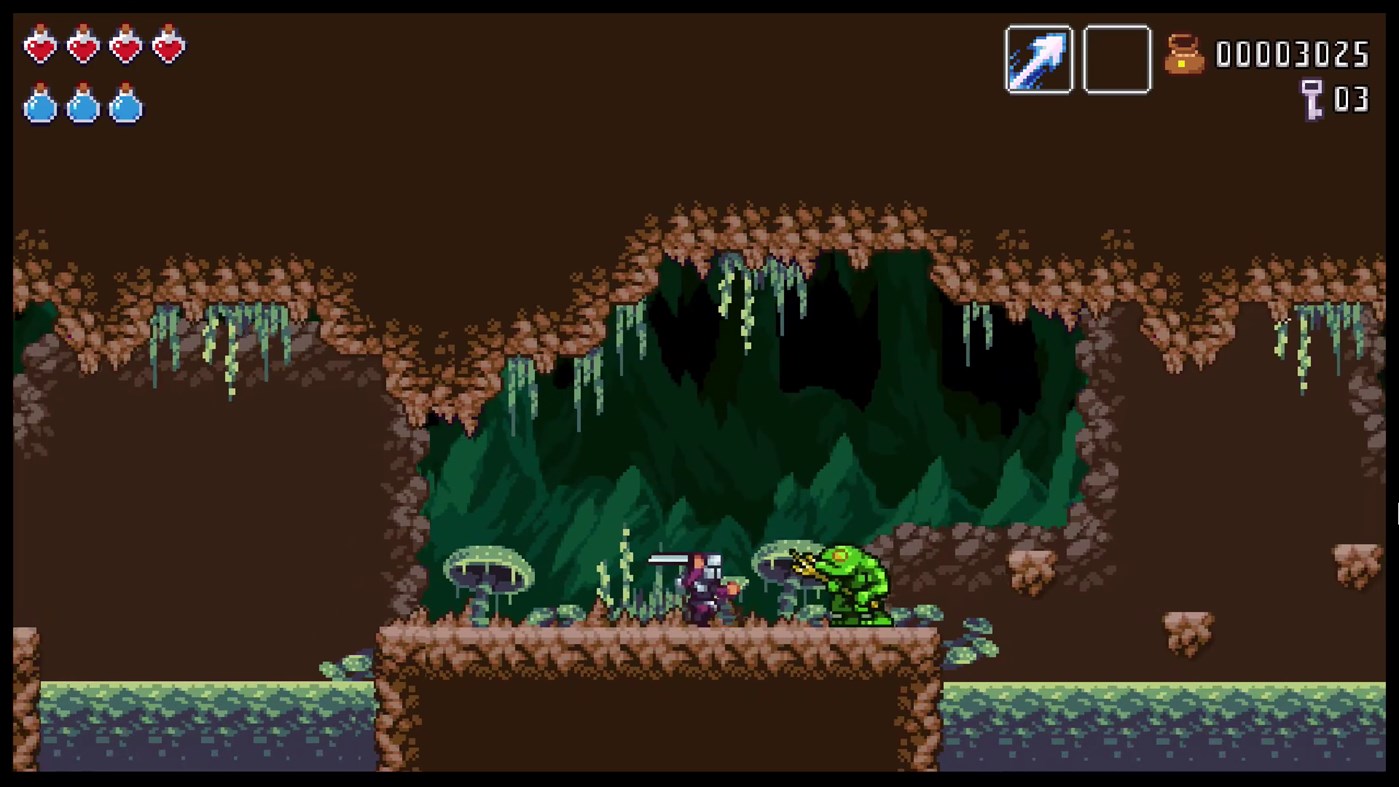Click the middle blue potion flask
Image resolution: width=1399 pixels, height=787 pixels.
click(82, 107)
